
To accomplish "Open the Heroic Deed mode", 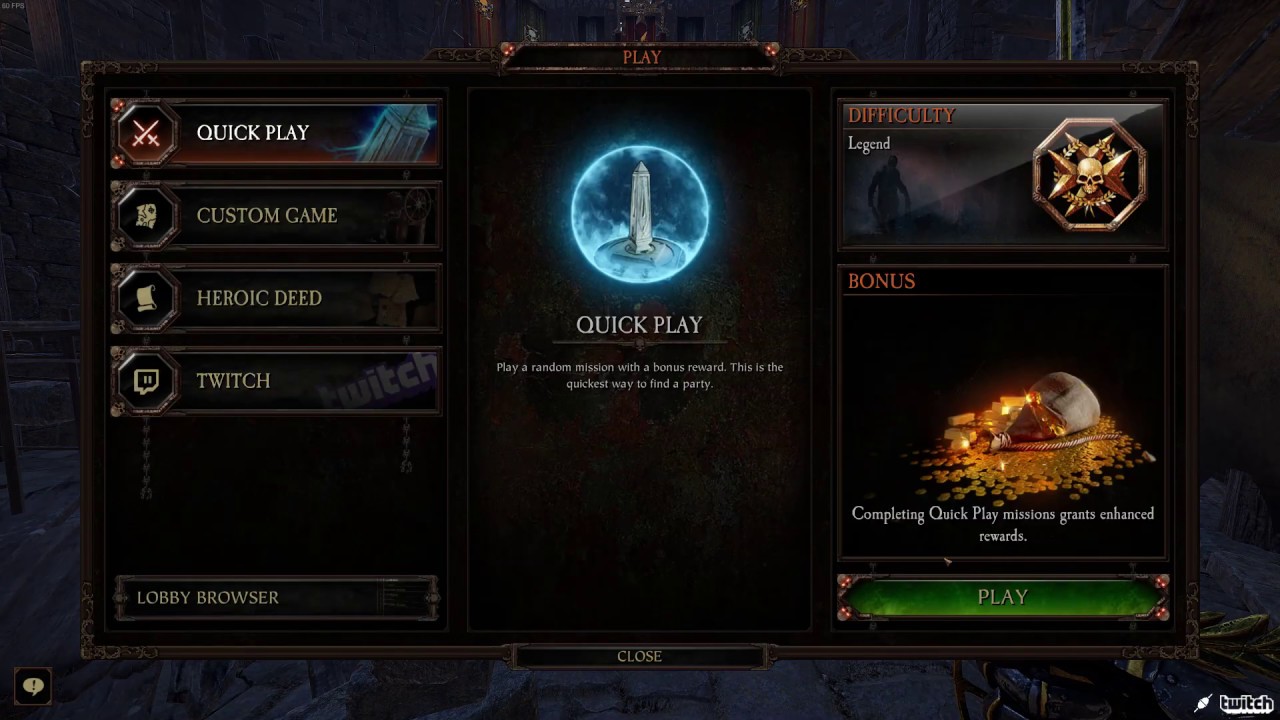I will click(277, 298).
